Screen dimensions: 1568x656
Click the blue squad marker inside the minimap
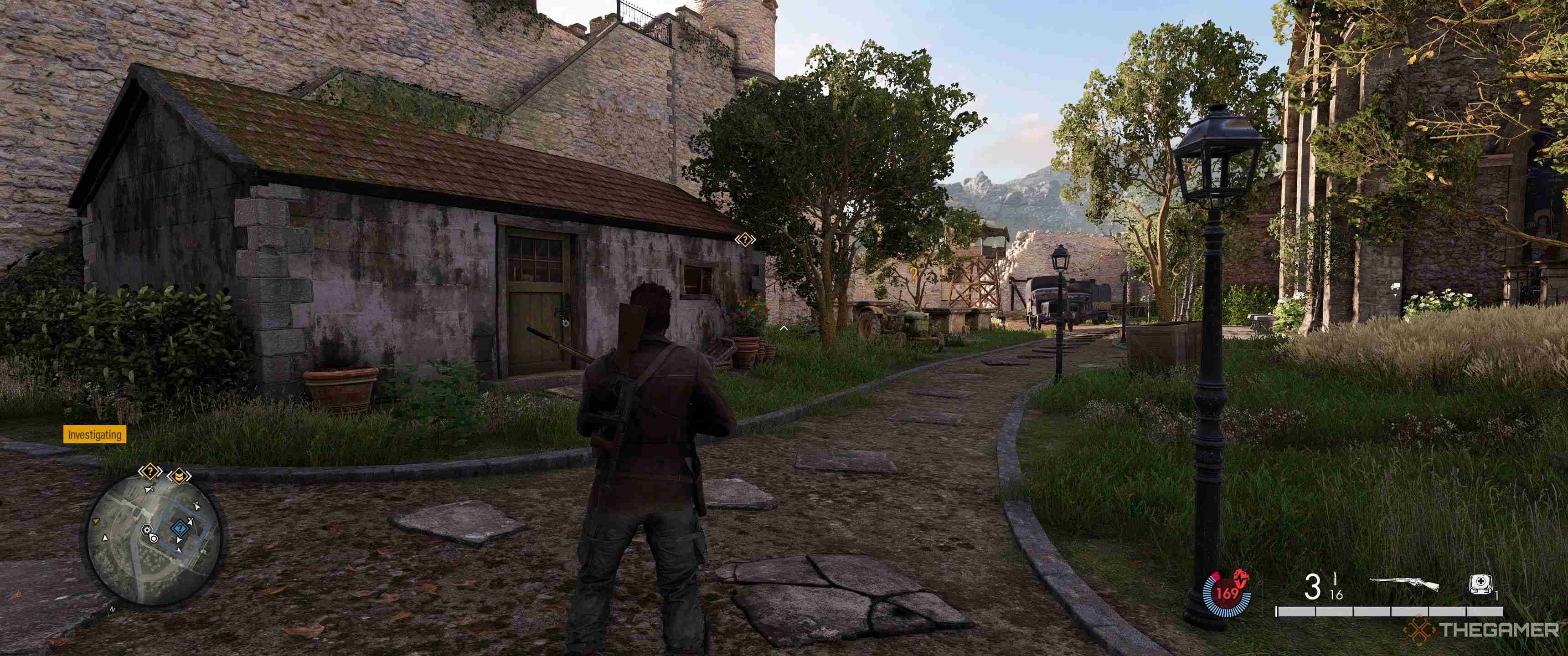click(180, 528)
